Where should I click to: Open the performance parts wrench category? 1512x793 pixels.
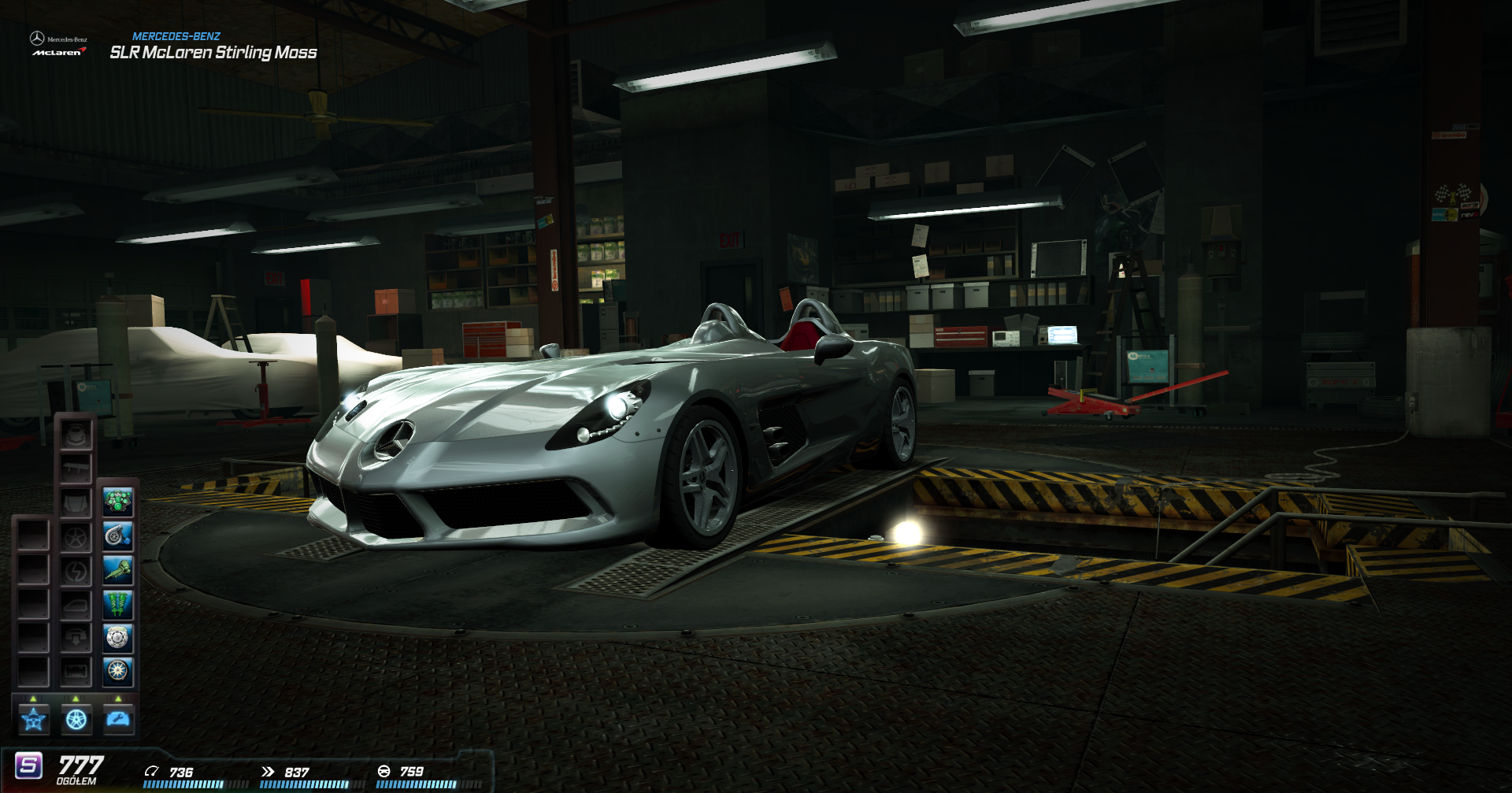tap(119, 719)
